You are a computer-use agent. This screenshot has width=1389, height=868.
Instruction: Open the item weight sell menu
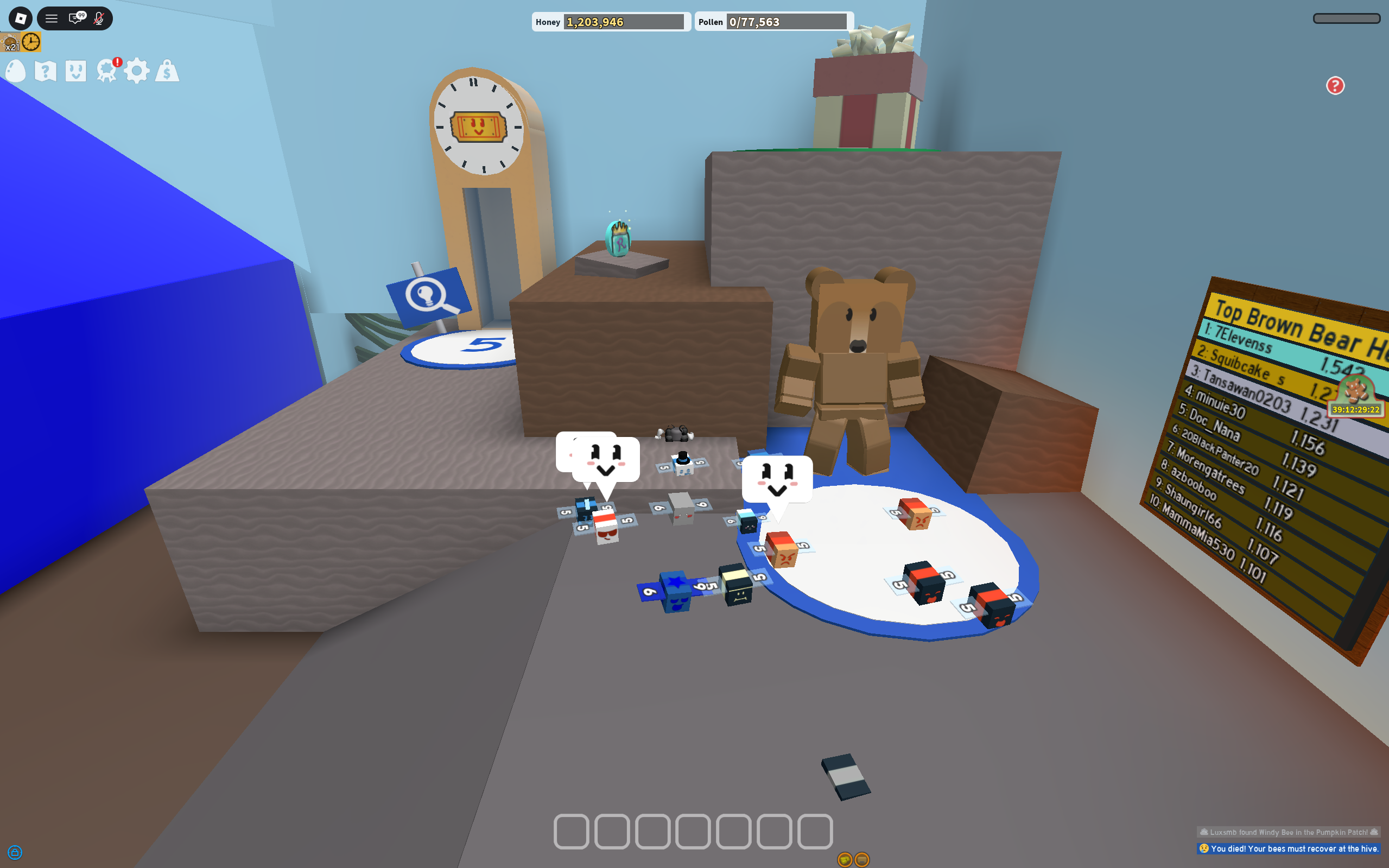pos(167,71)
